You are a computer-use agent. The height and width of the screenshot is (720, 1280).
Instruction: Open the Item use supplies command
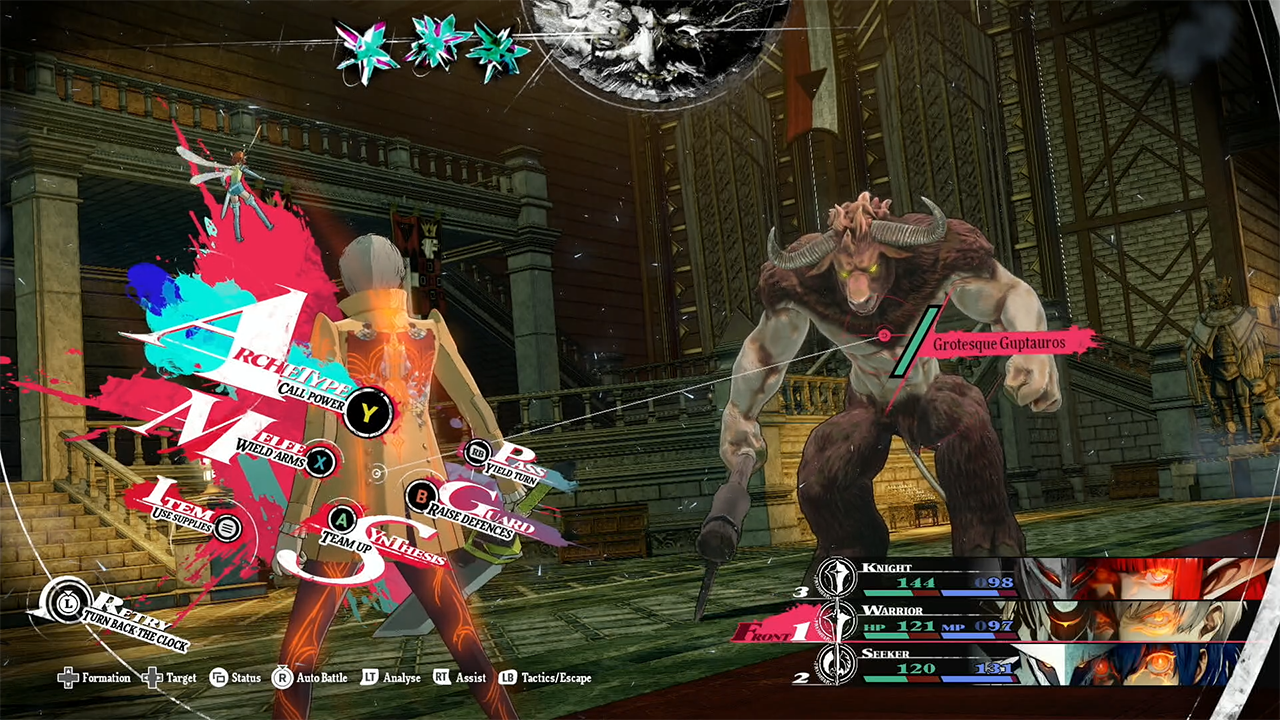pos(228,527)
